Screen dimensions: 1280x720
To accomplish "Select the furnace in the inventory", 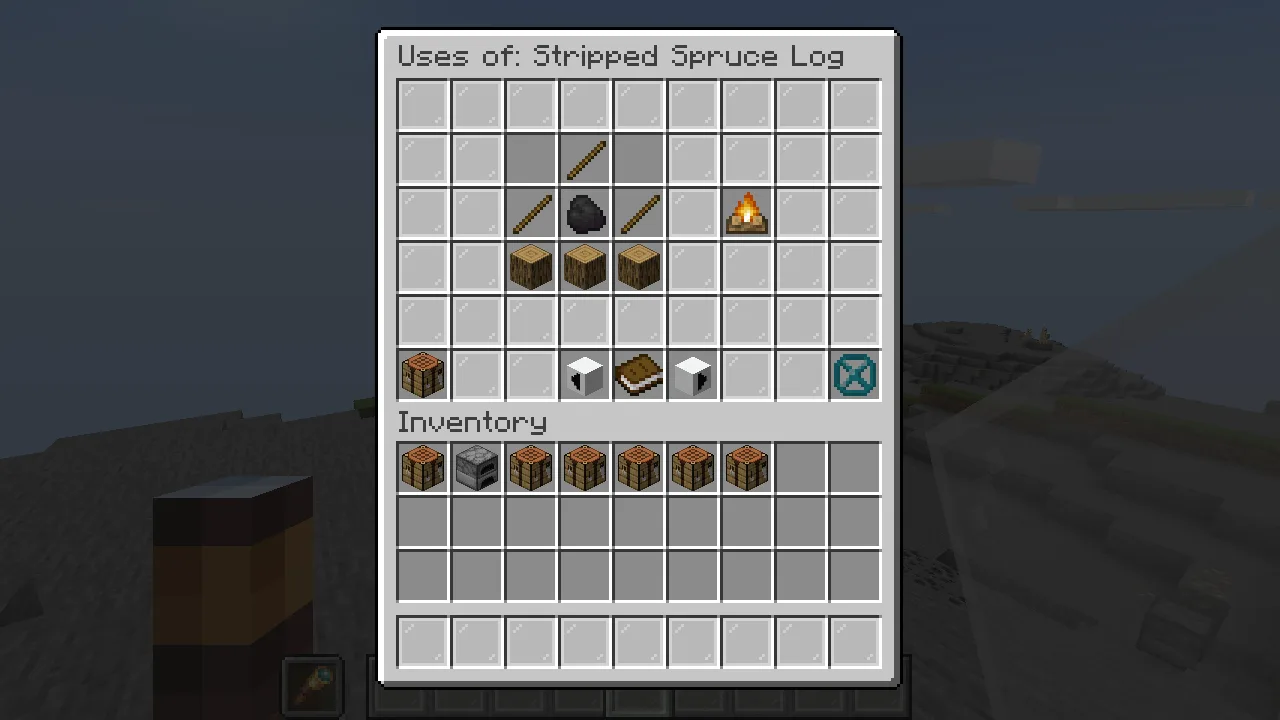I will click(x=477, y=468).
